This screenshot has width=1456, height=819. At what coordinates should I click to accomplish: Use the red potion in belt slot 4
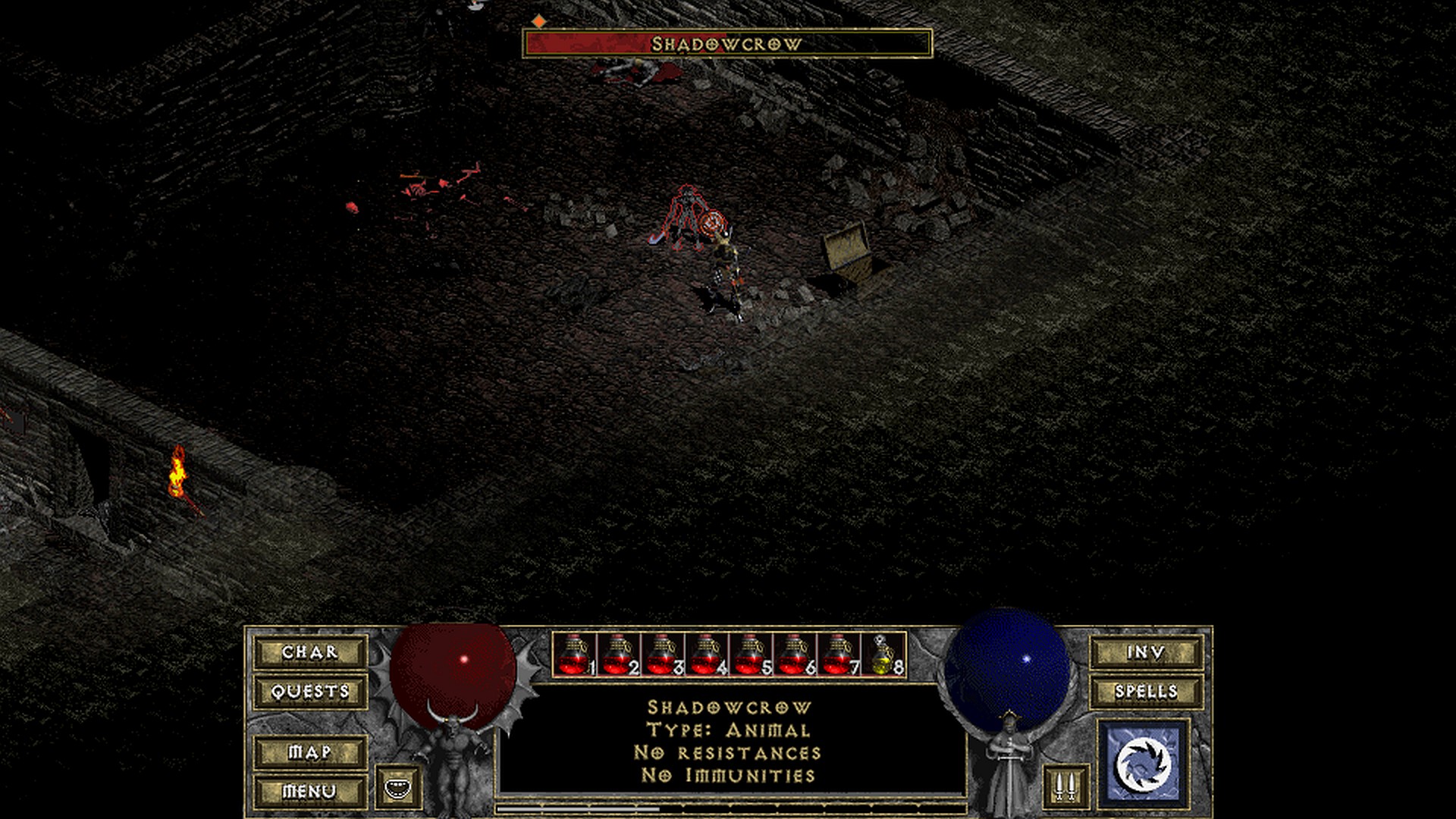[x=706, y=655]
